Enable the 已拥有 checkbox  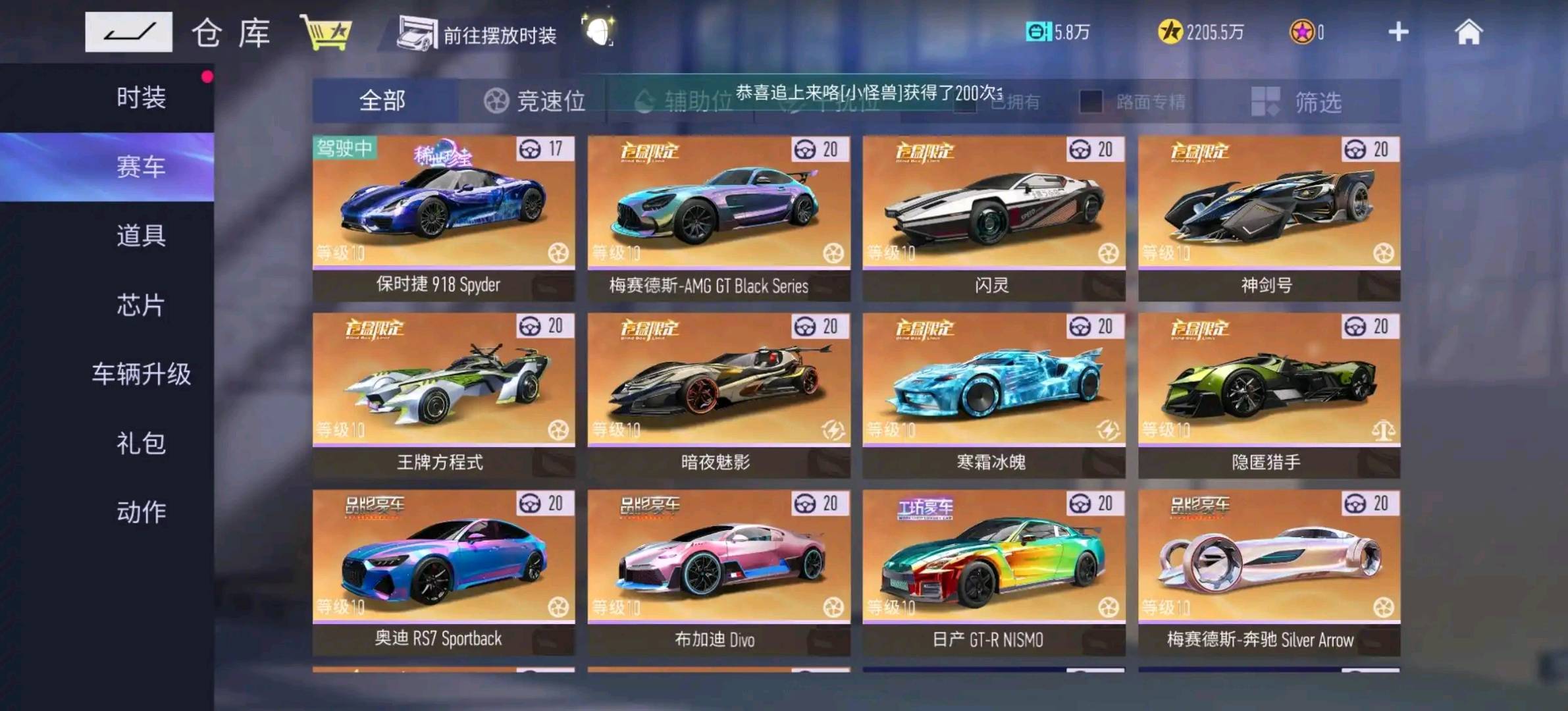[965, 102]
